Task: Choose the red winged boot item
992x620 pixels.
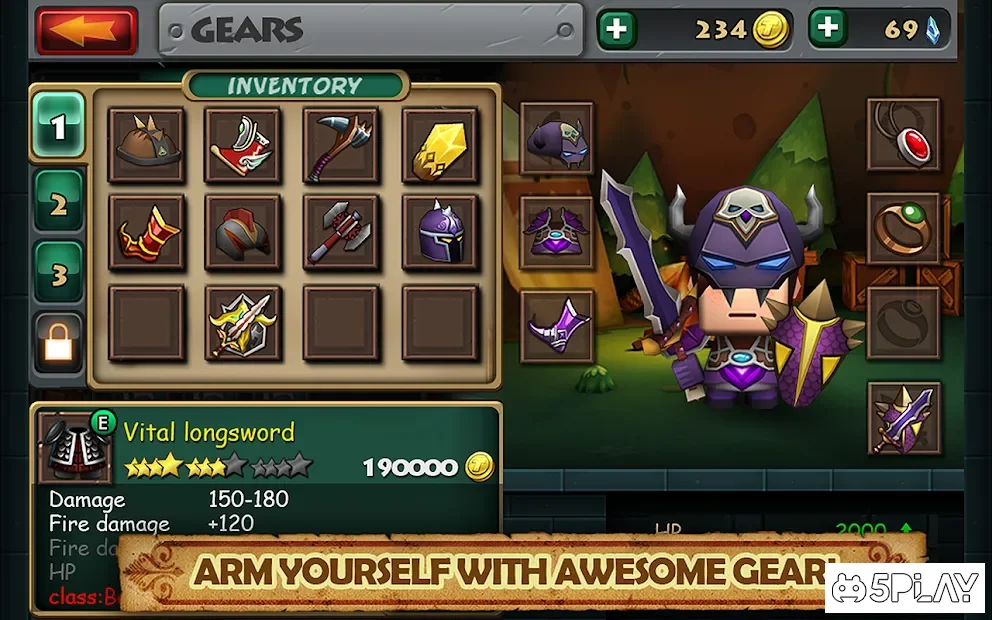Action: point(243,145)
